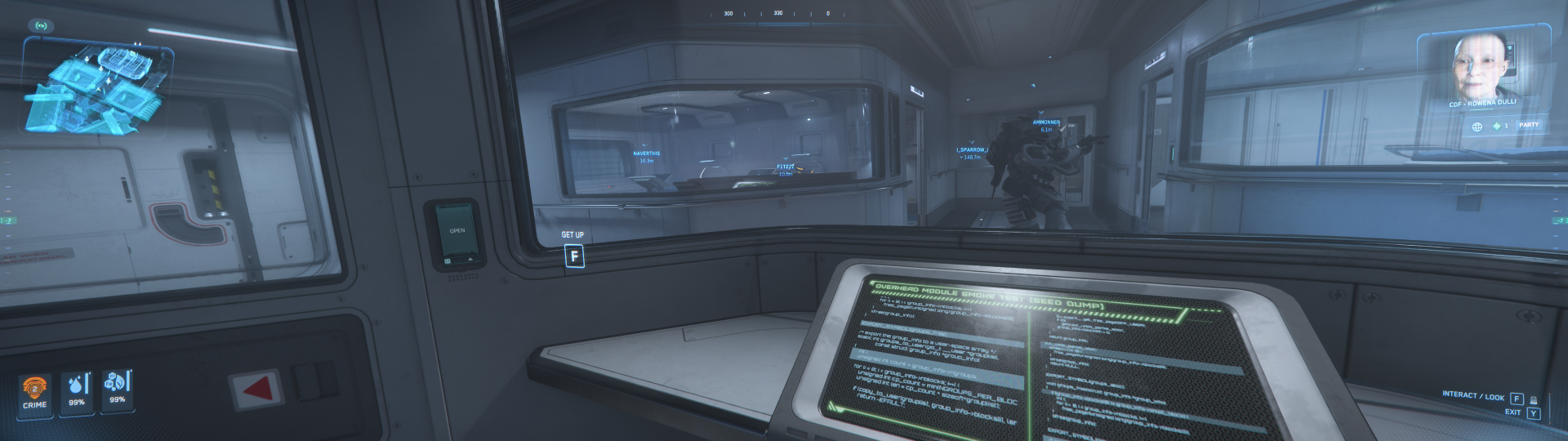Image resolution: width=1568 pixels, height=441 pixels.
Task: Select the green voice channel icon
Action: coord(1497,126)
